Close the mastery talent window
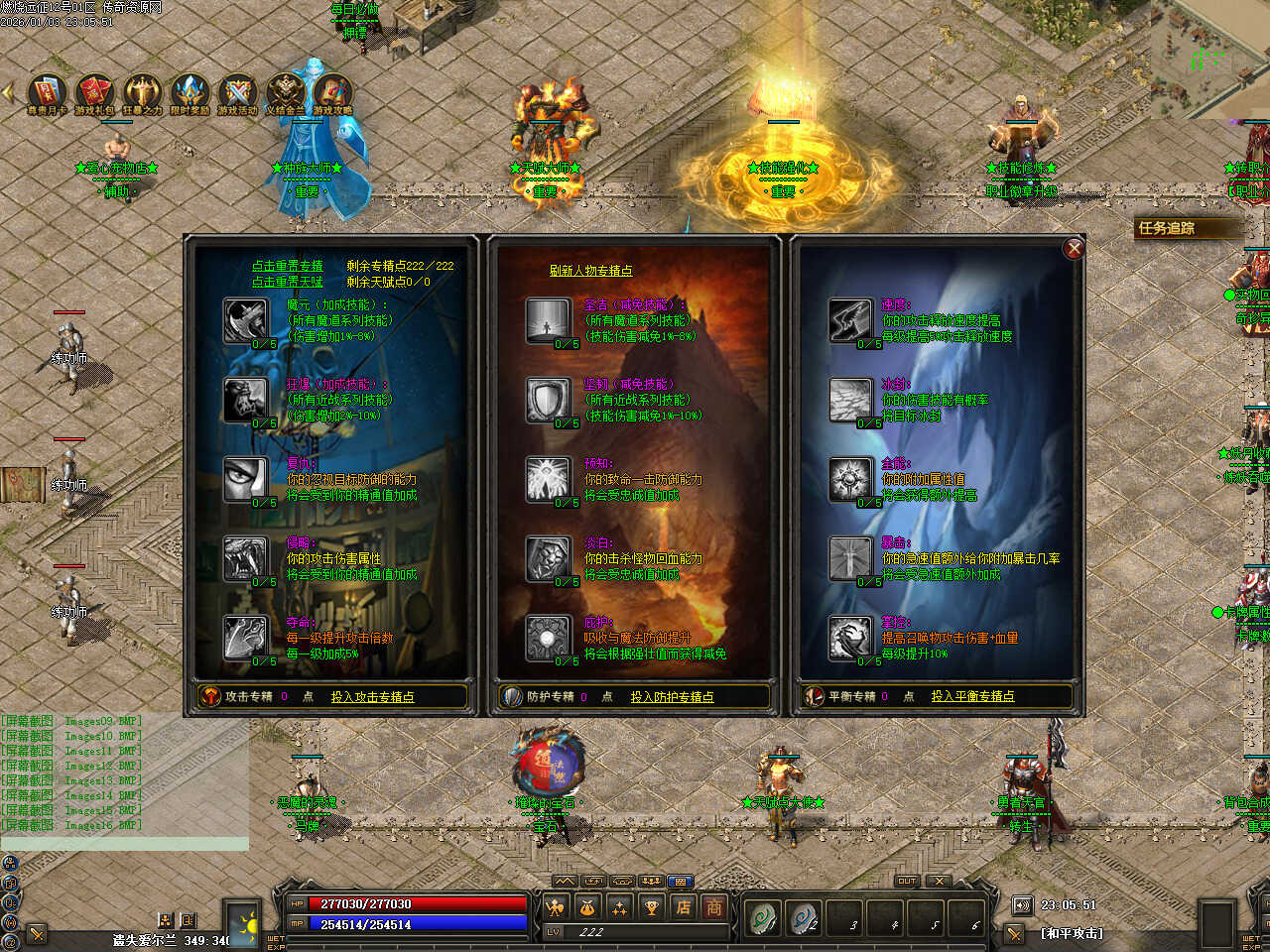 tap(1074, 248)
